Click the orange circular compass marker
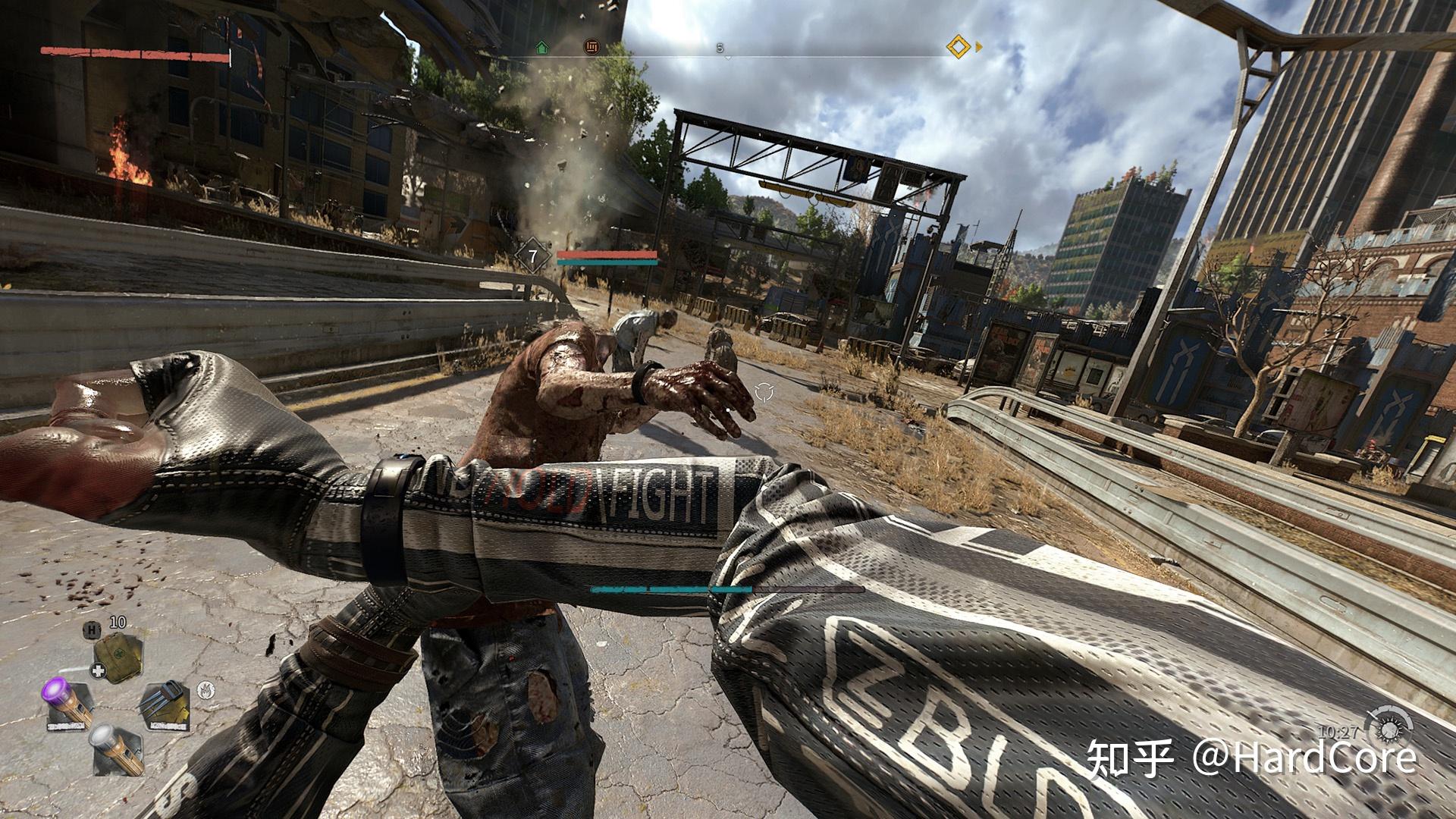The height and width of the screenshot is (819, 1456). click(x=591, y=47)
